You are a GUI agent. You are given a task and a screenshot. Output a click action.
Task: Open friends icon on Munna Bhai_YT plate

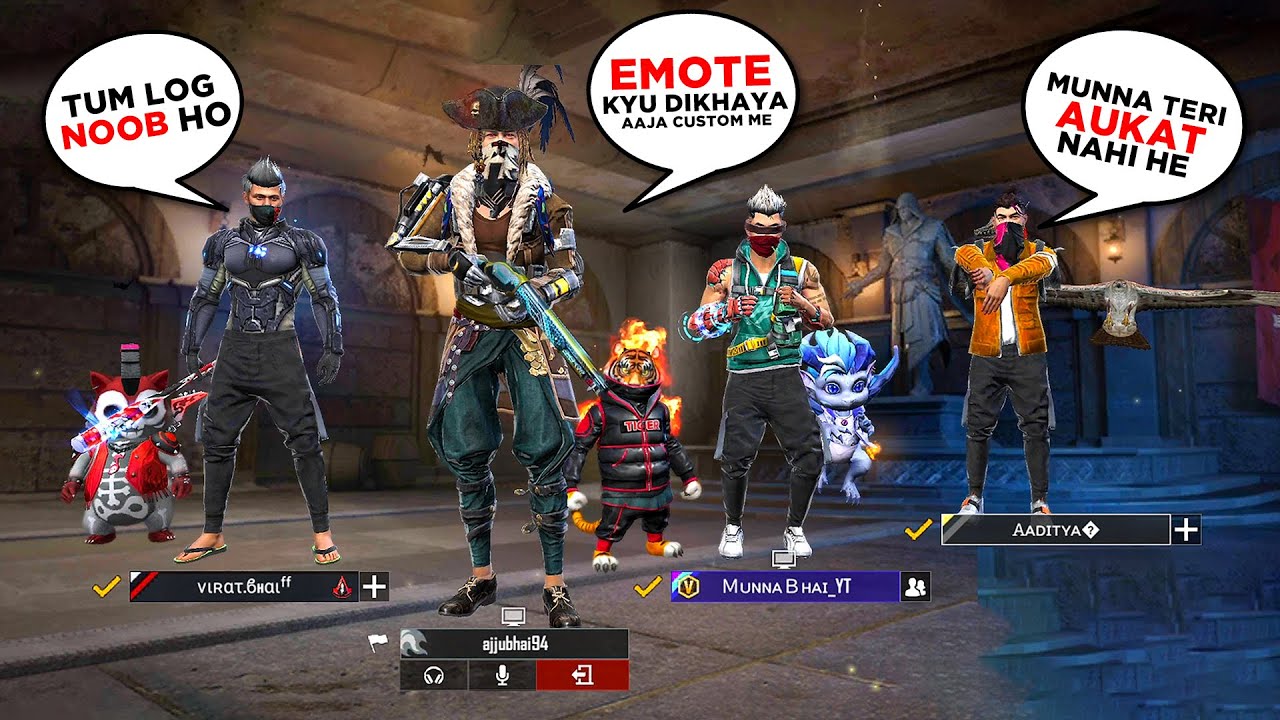[x=915, y=587]
